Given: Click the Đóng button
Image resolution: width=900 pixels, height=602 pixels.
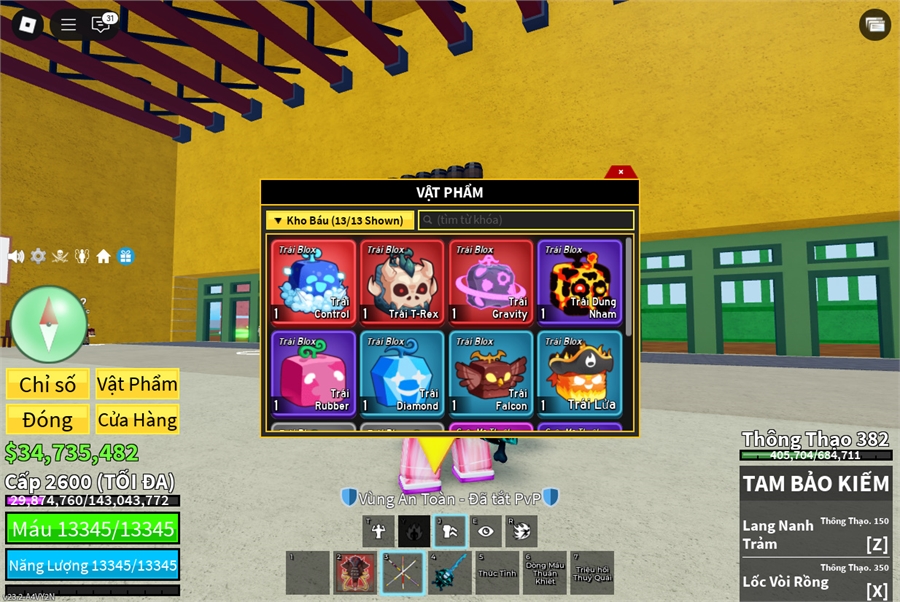Looking at the screenshot, I should [48, 420].
